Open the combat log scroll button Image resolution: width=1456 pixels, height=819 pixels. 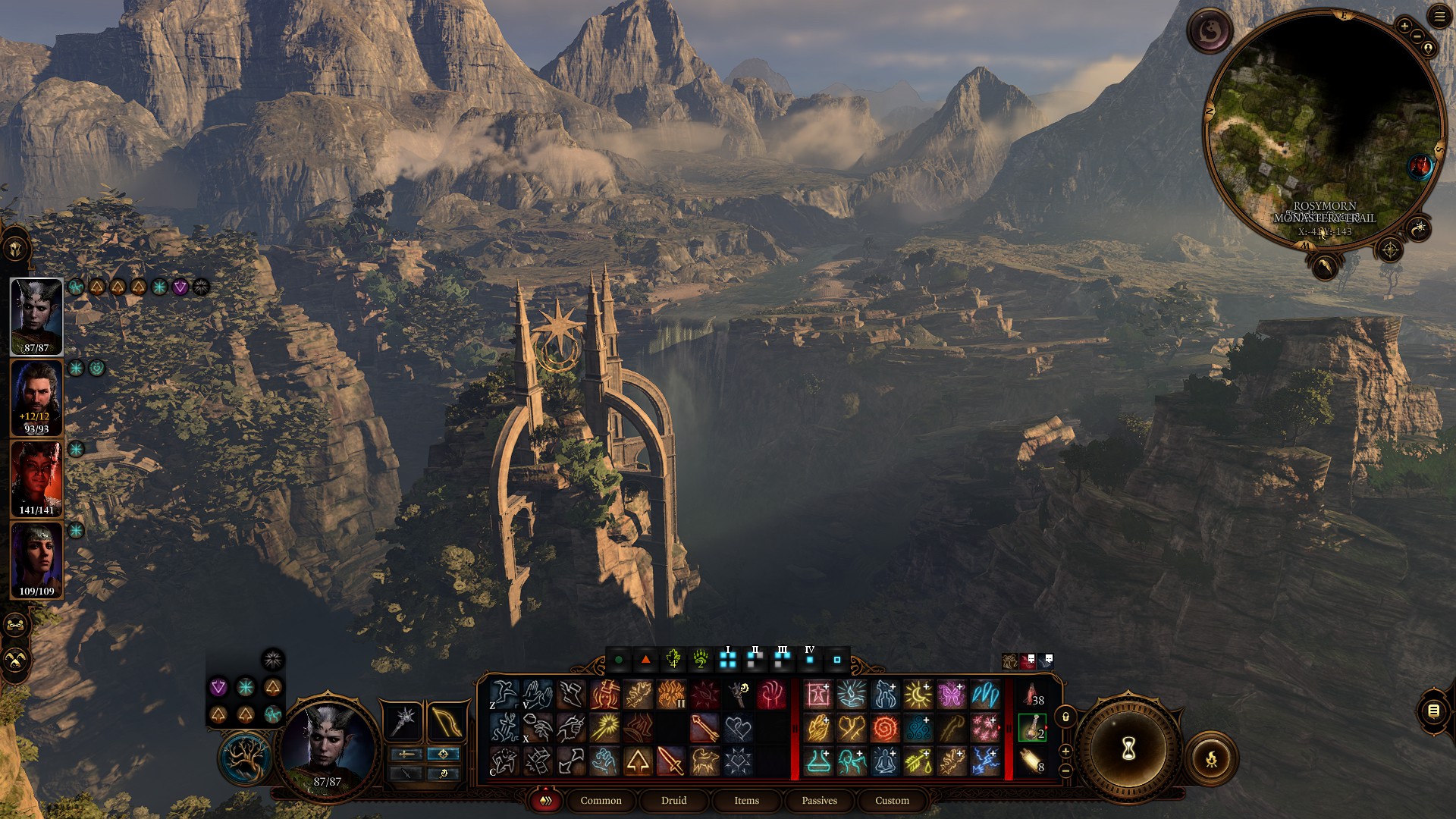coord(1433,711)
